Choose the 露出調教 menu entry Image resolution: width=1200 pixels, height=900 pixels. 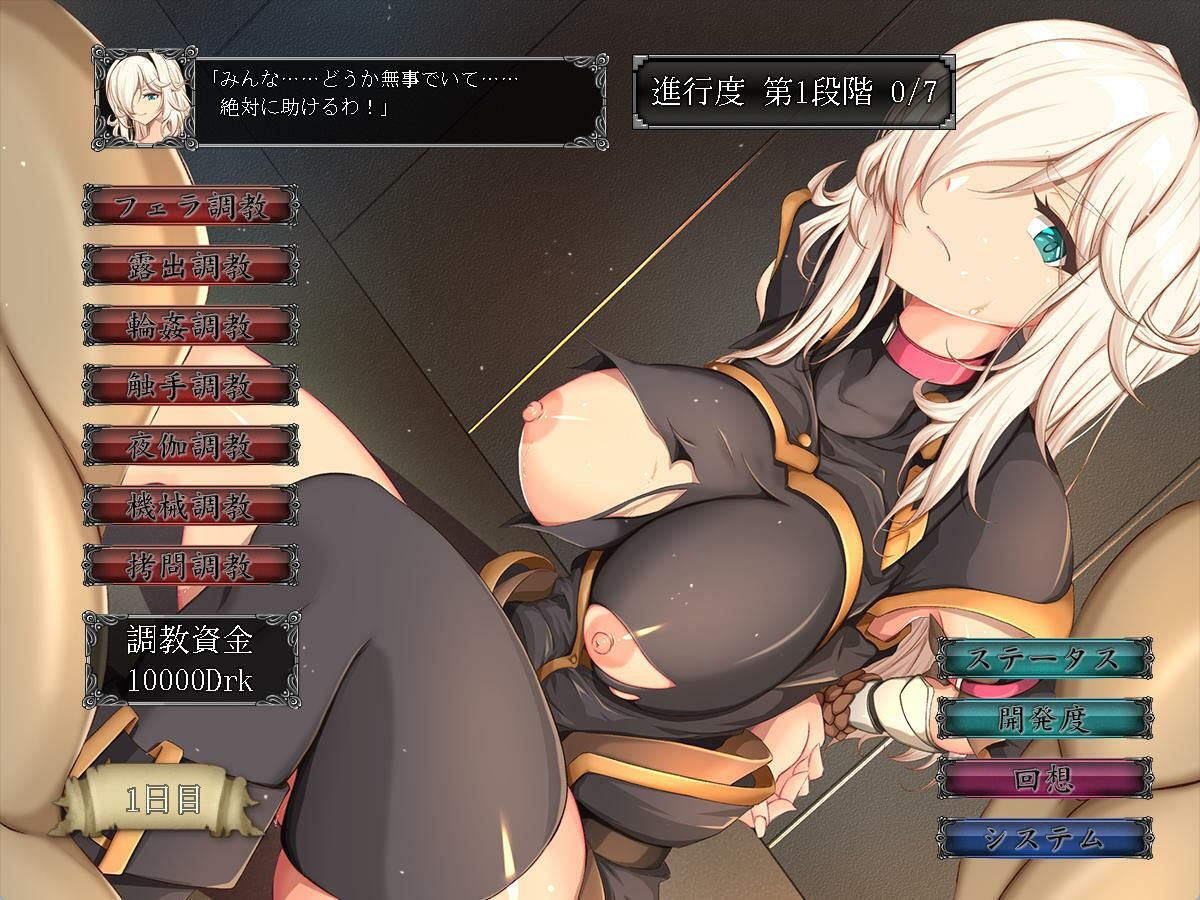coord(190,266)
